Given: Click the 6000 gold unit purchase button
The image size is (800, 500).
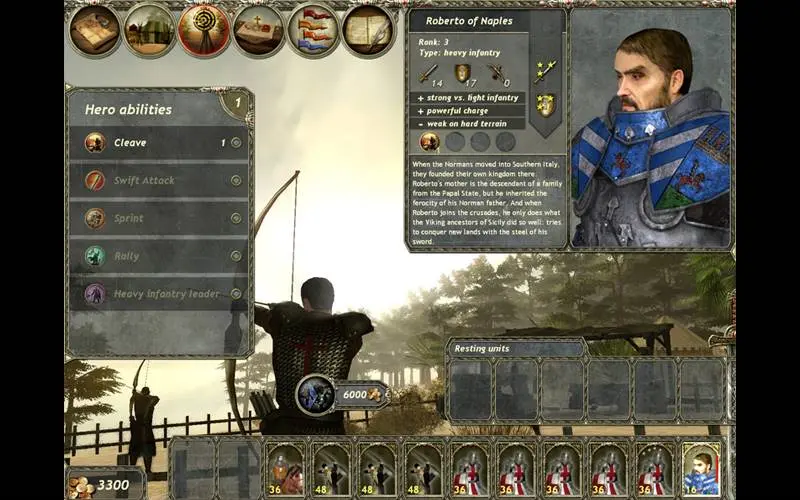Looking at the screenshot, I should (343, 395).
